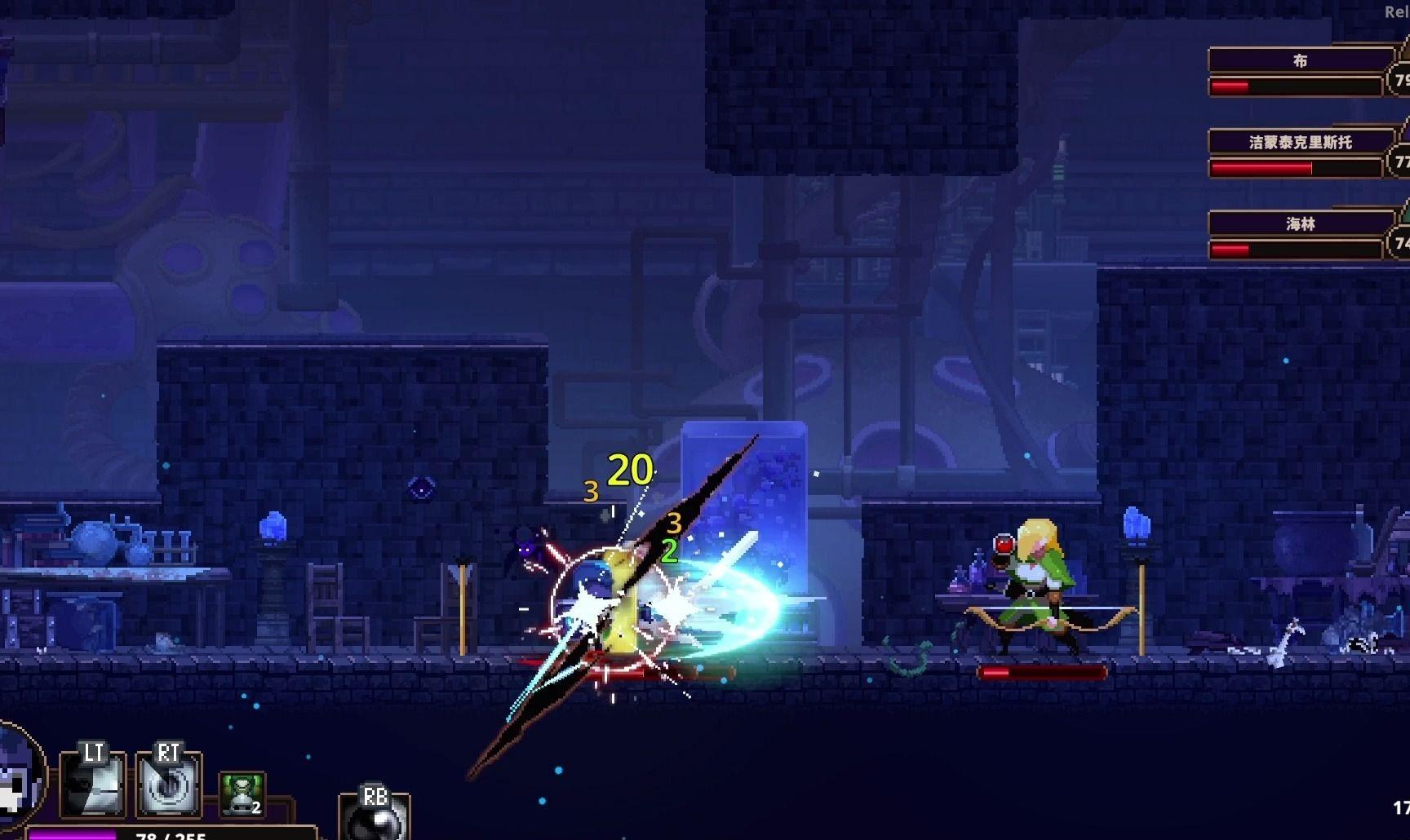The width and height of the screenshot is (1410, 840).
Task: Select the 海林 adventurer name plate
Action: pos(1300,223)
